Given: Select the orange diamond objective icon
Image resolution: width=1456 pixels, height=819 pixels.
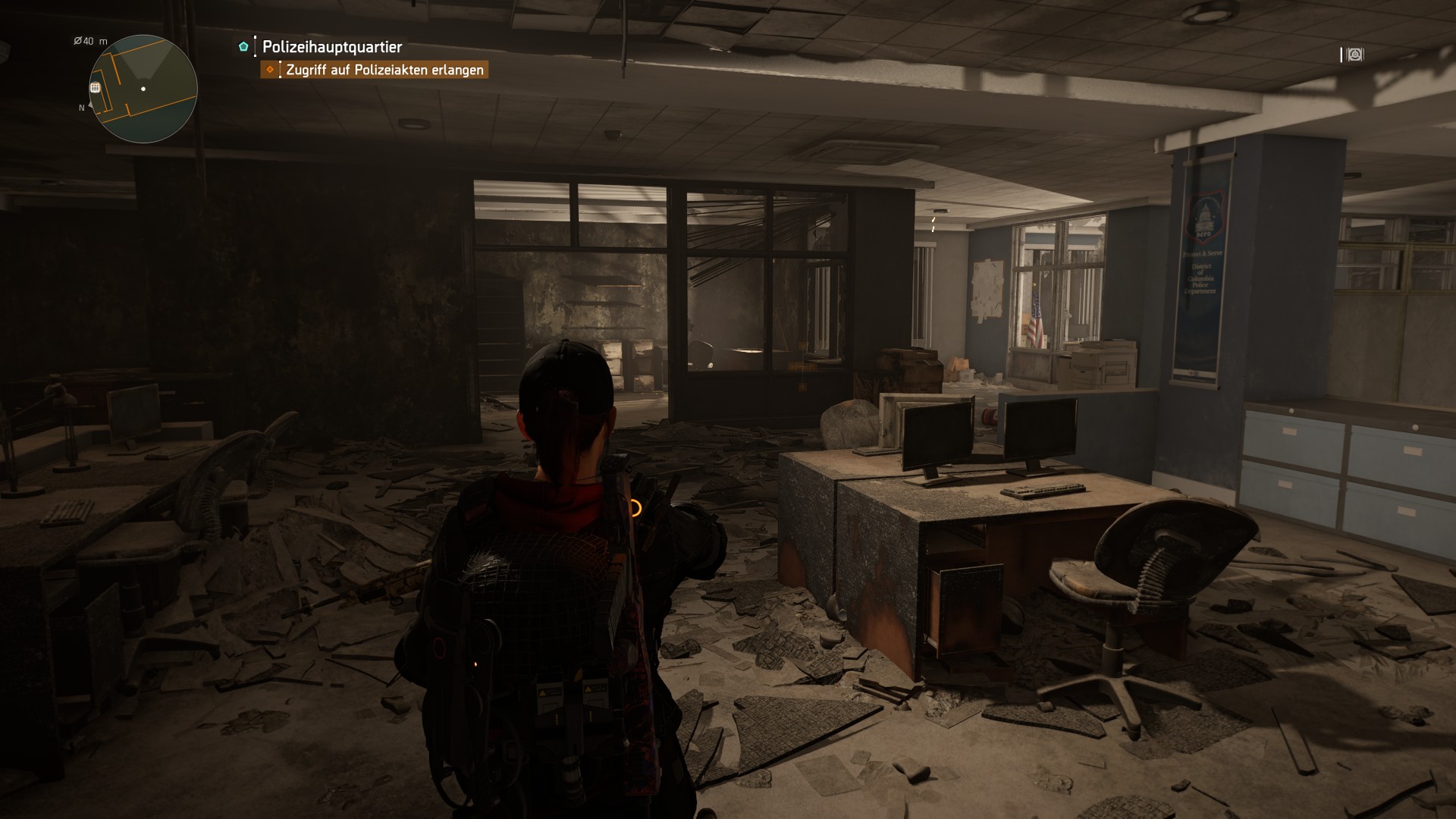Looking at the screenshot, I should (271, 69).
